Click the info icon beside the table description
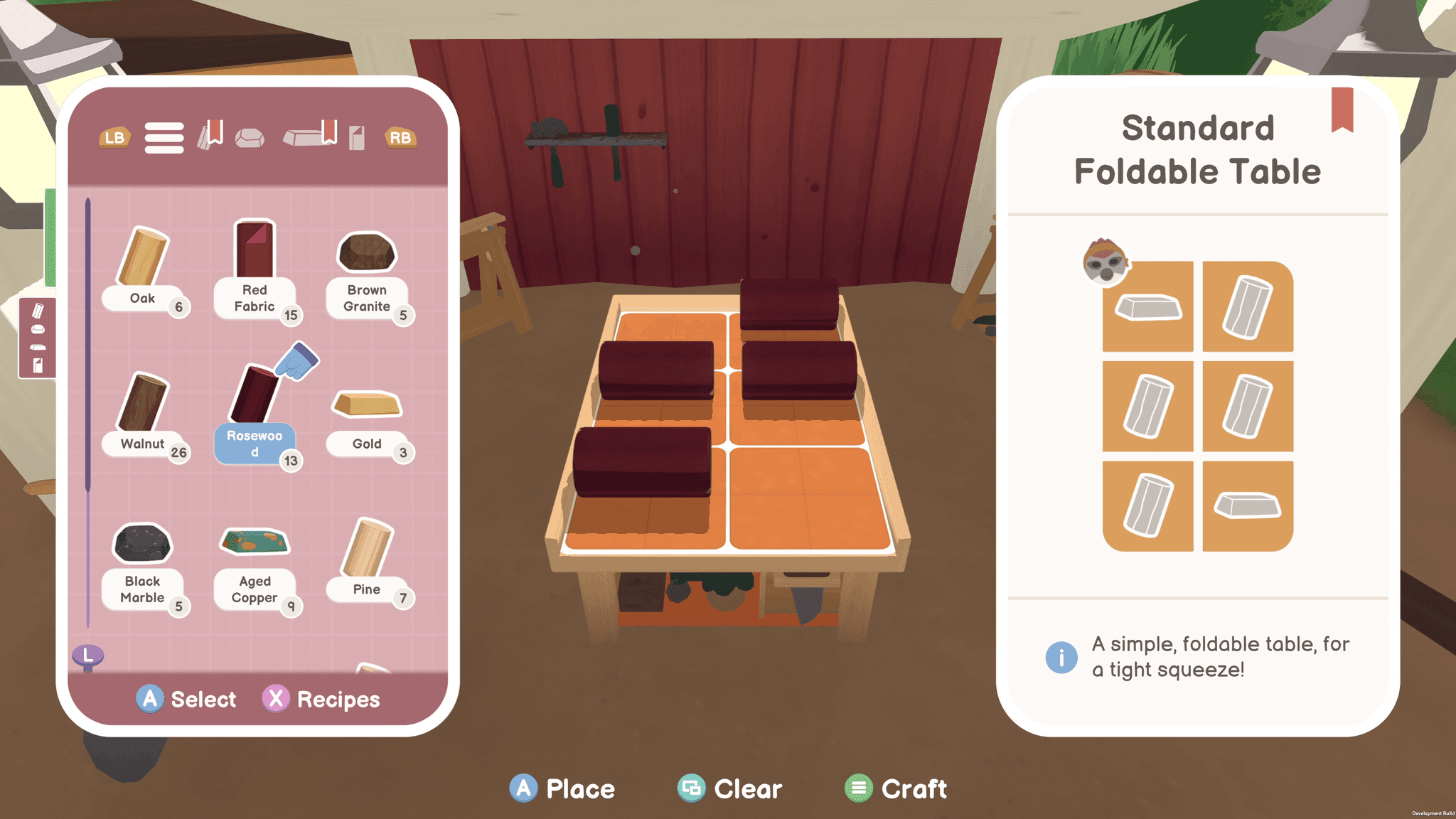The image size is (1456, 819). pyautogui.click(x=1061, y=657)
